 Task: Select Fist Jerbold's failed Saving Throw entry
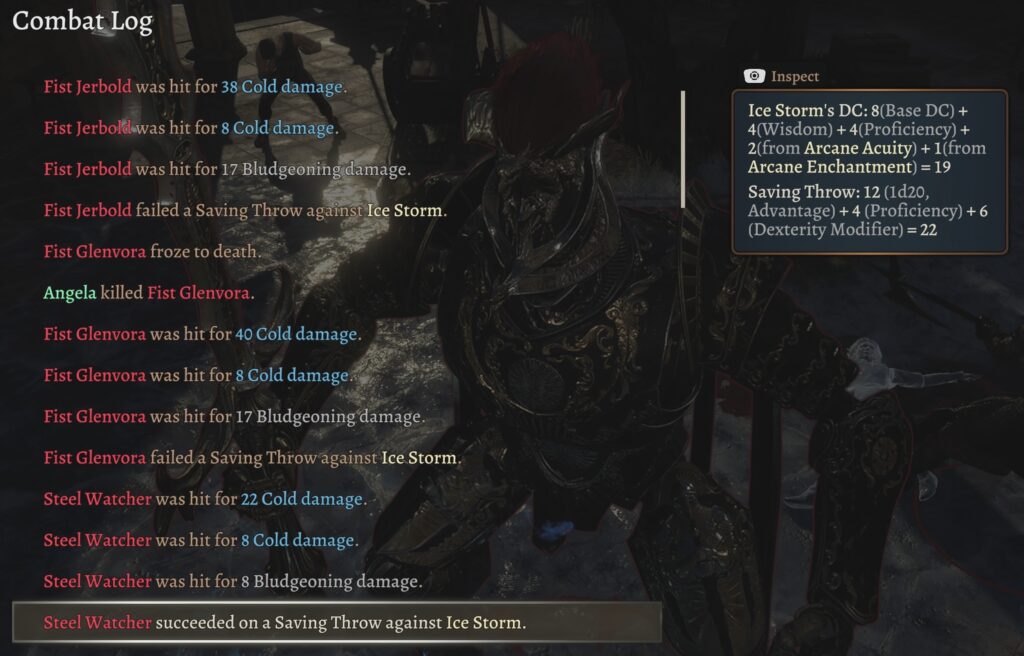245,211
